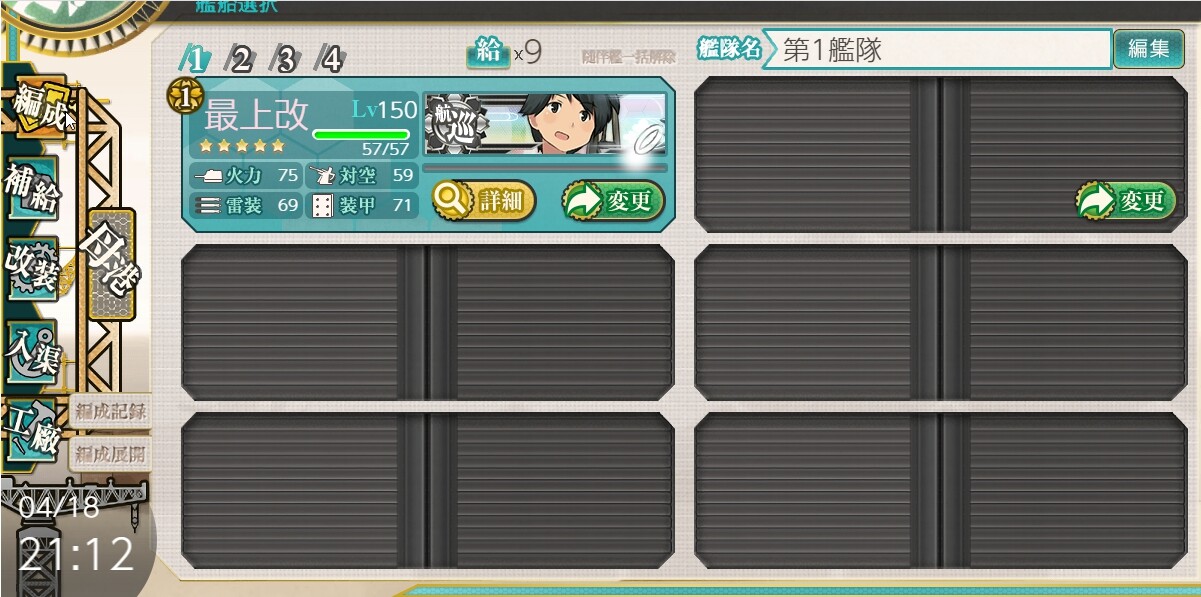The height and width of the screenshot is (597, 1201).
Task: Enter the 工廠 factory menu
Action: (x=32, y=430)
